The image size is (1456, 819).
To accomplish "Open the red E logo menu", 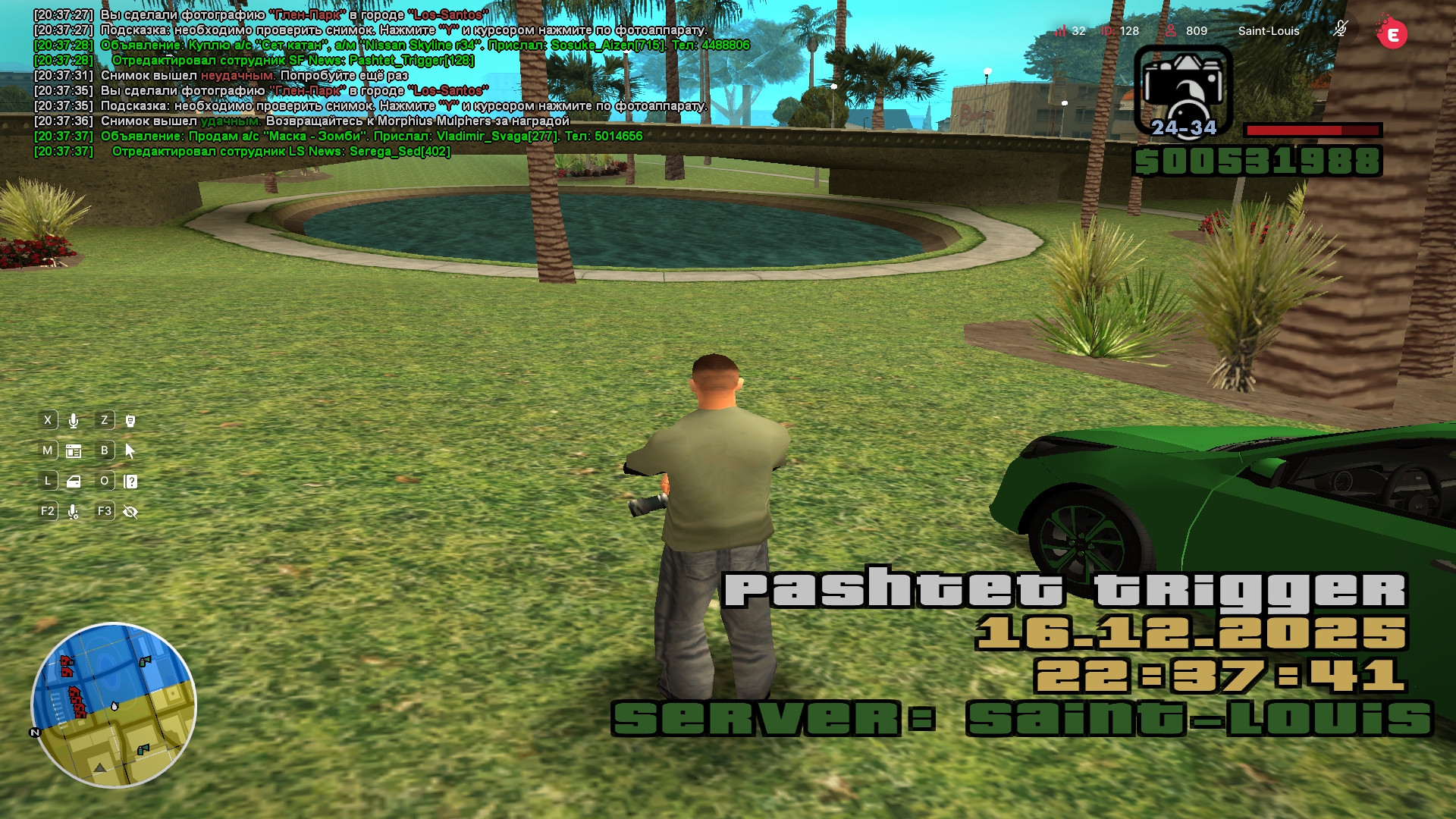I will click(x=1392, y=33).
